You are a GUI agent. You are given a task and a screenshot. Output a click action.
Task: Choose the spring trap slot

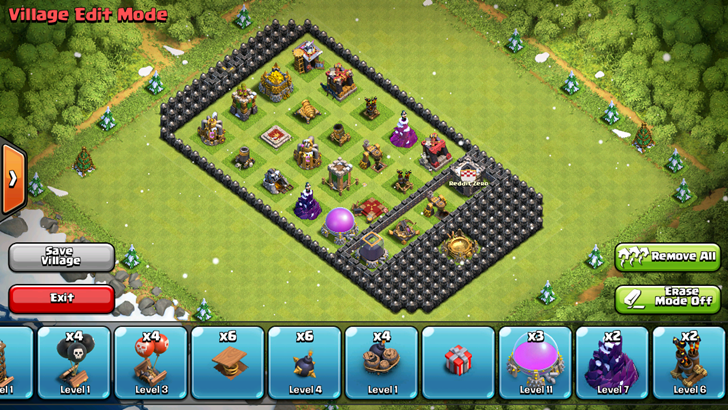point(228,363)
